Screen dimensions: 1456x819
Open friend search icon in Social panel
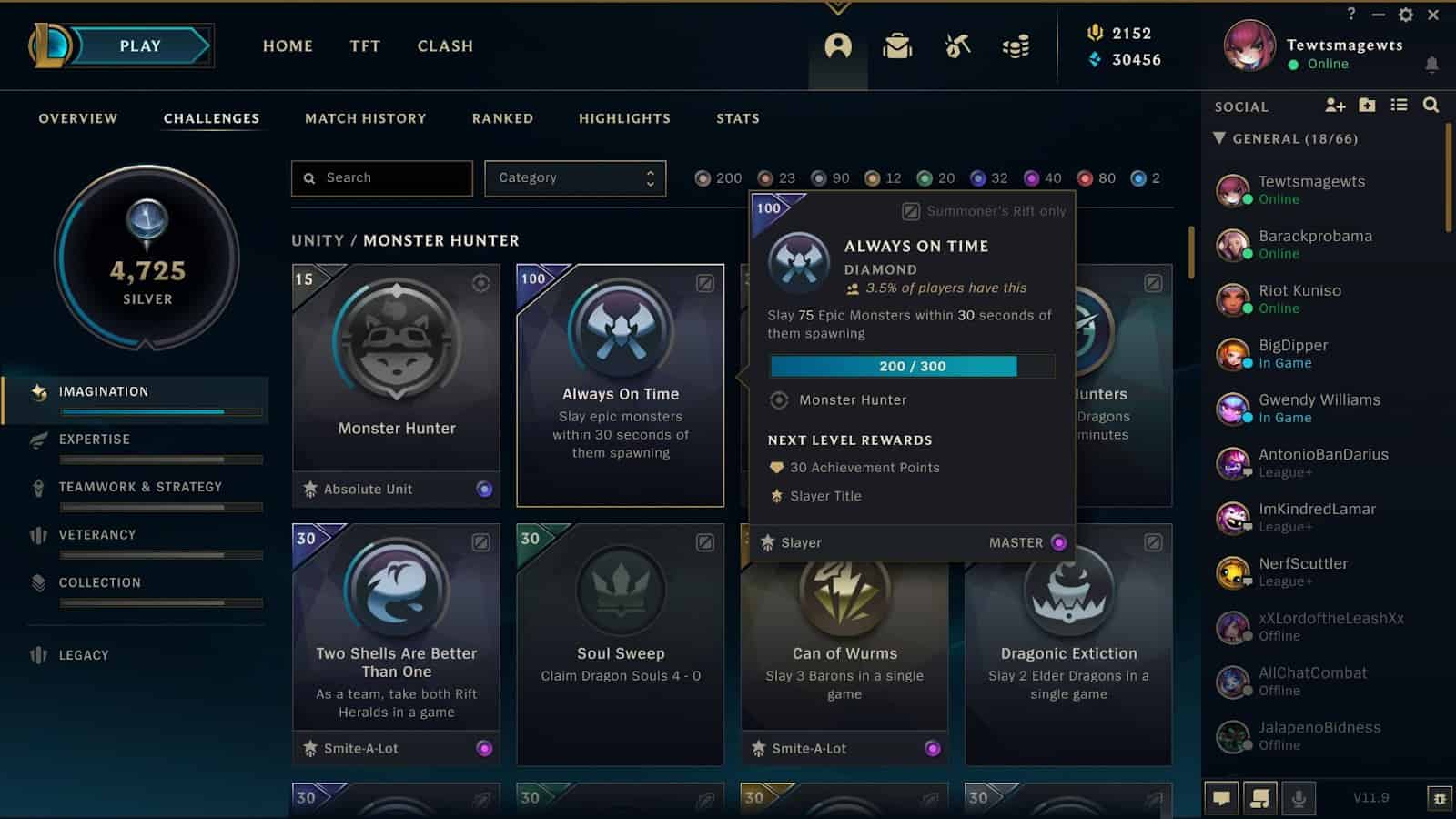click(x=1431, y=106)
